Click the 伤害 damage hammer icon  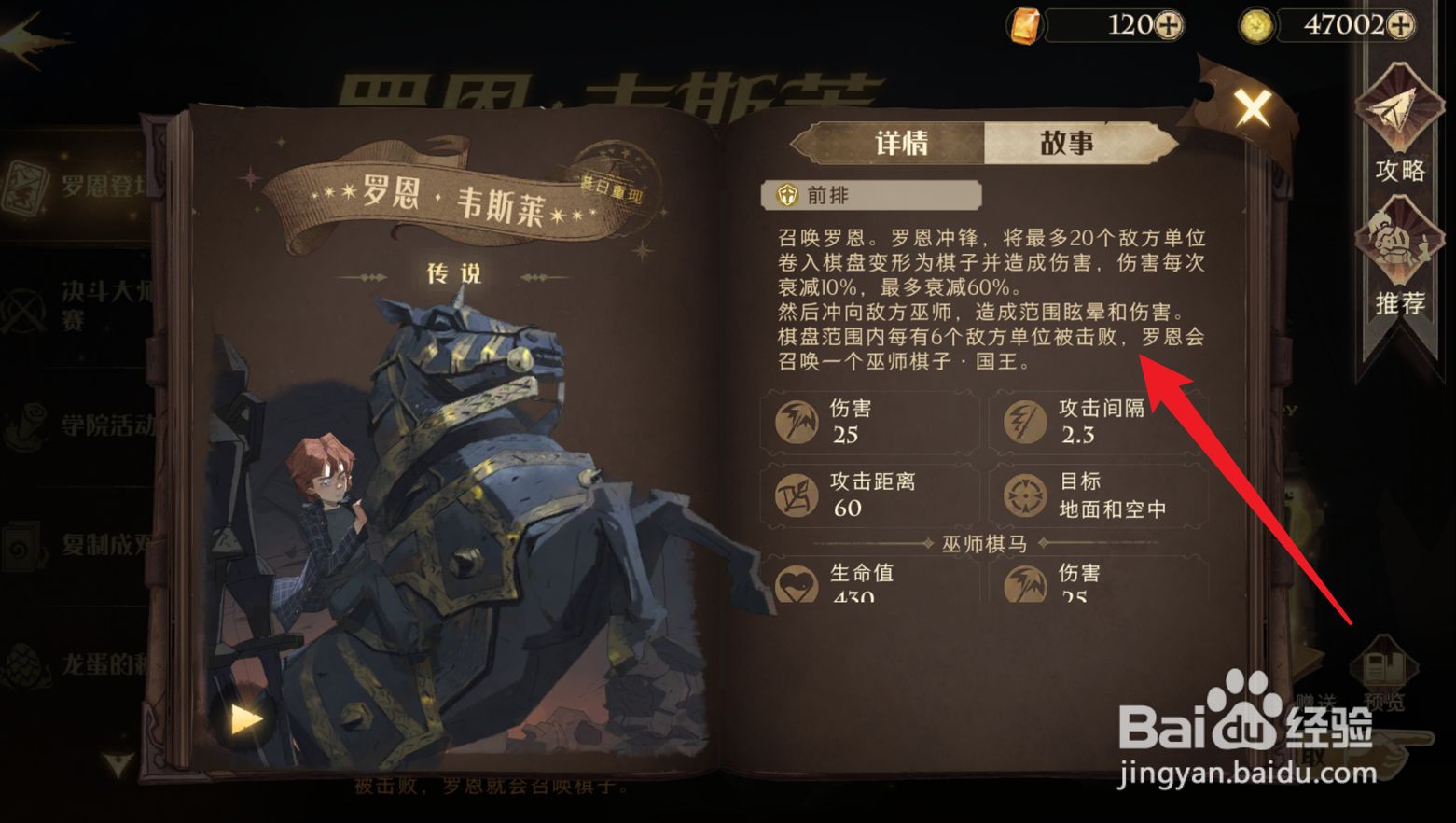[797, 421]
